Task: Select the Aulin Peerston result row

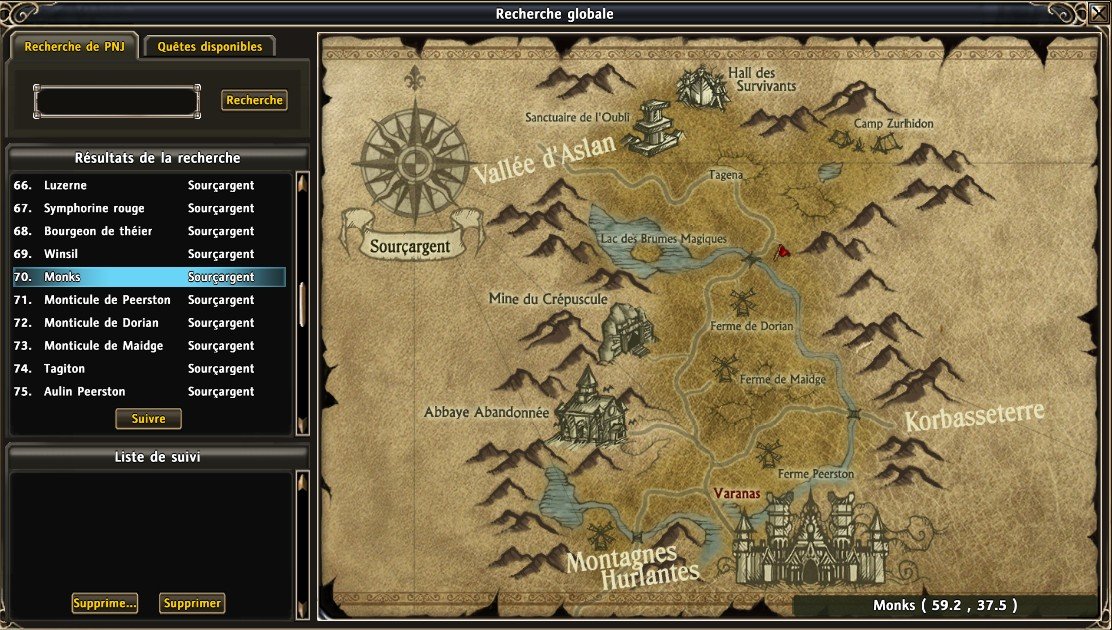Action: coord(148,392)
